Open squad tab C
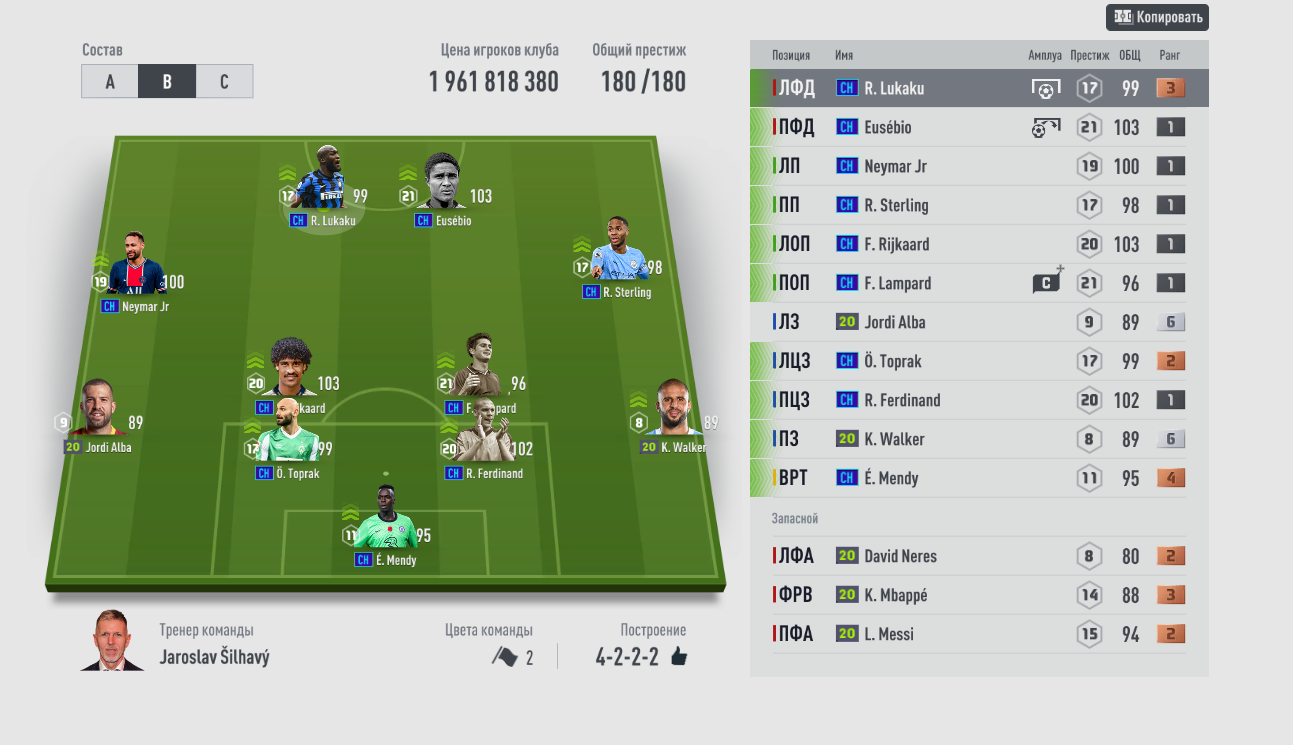The height and width of the screenshot is (745, 1293). pyautogui.click(x=224, y=82)
